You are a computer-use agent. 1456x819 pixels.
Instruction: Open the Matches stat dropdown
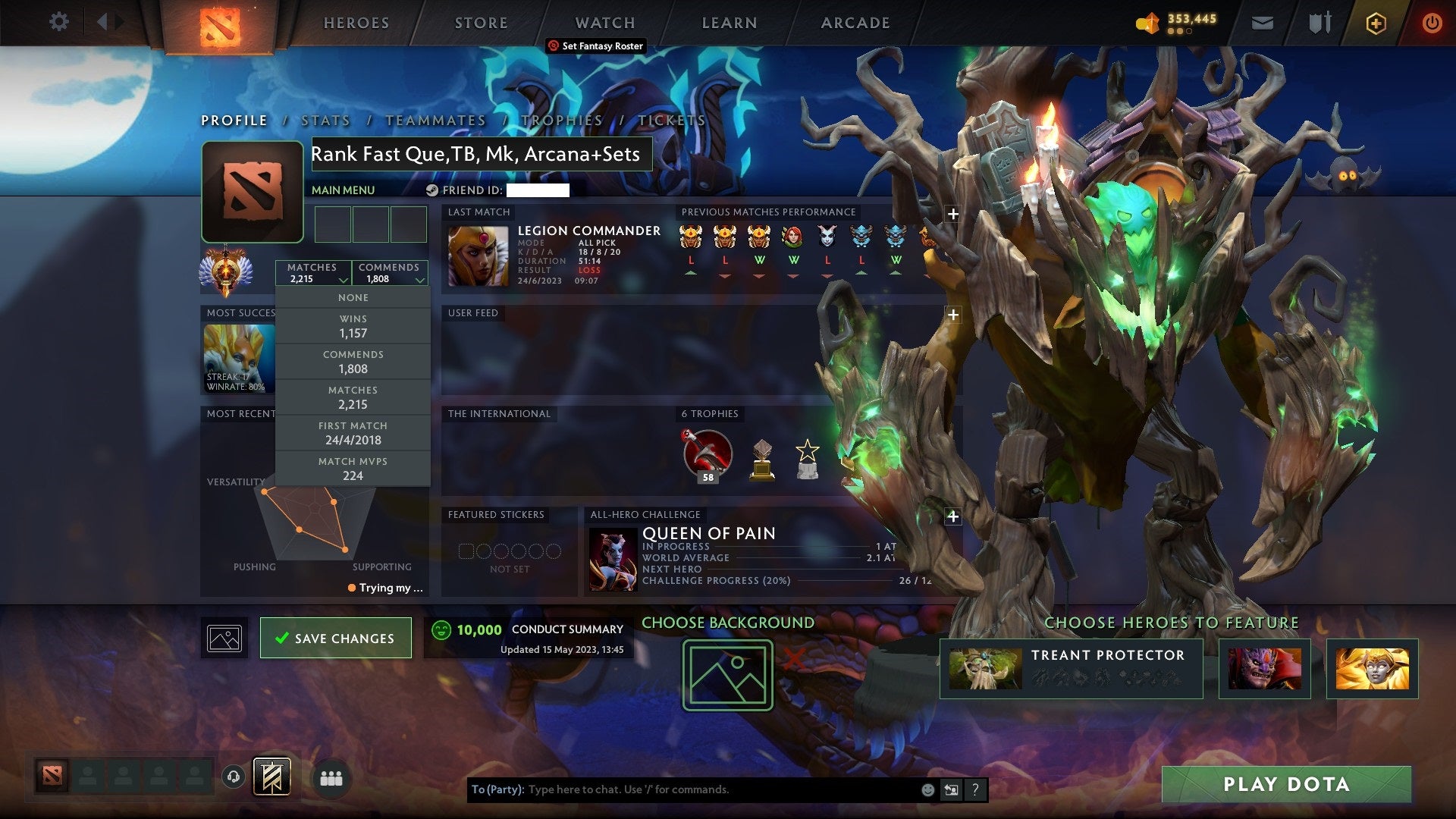pyautogui.click(x=313, y=273)
